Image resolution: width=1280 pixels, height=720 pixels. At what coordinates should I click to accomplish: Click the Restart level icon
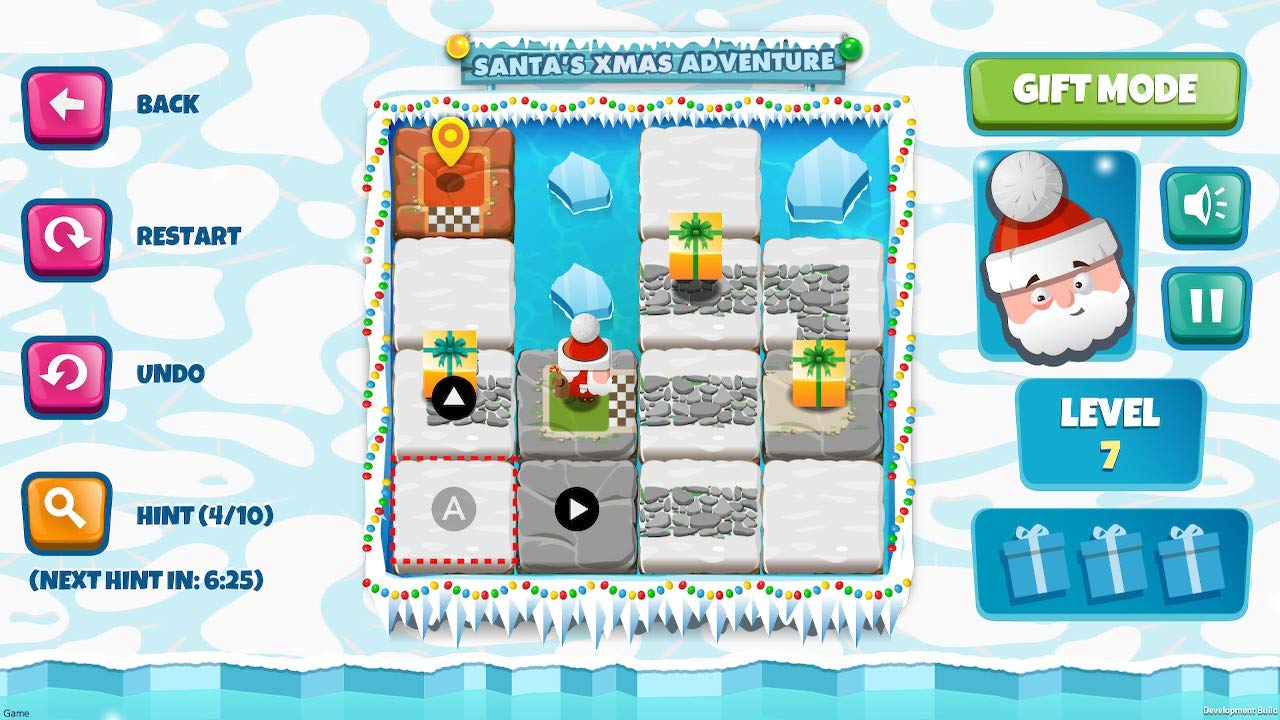[66, 237]
